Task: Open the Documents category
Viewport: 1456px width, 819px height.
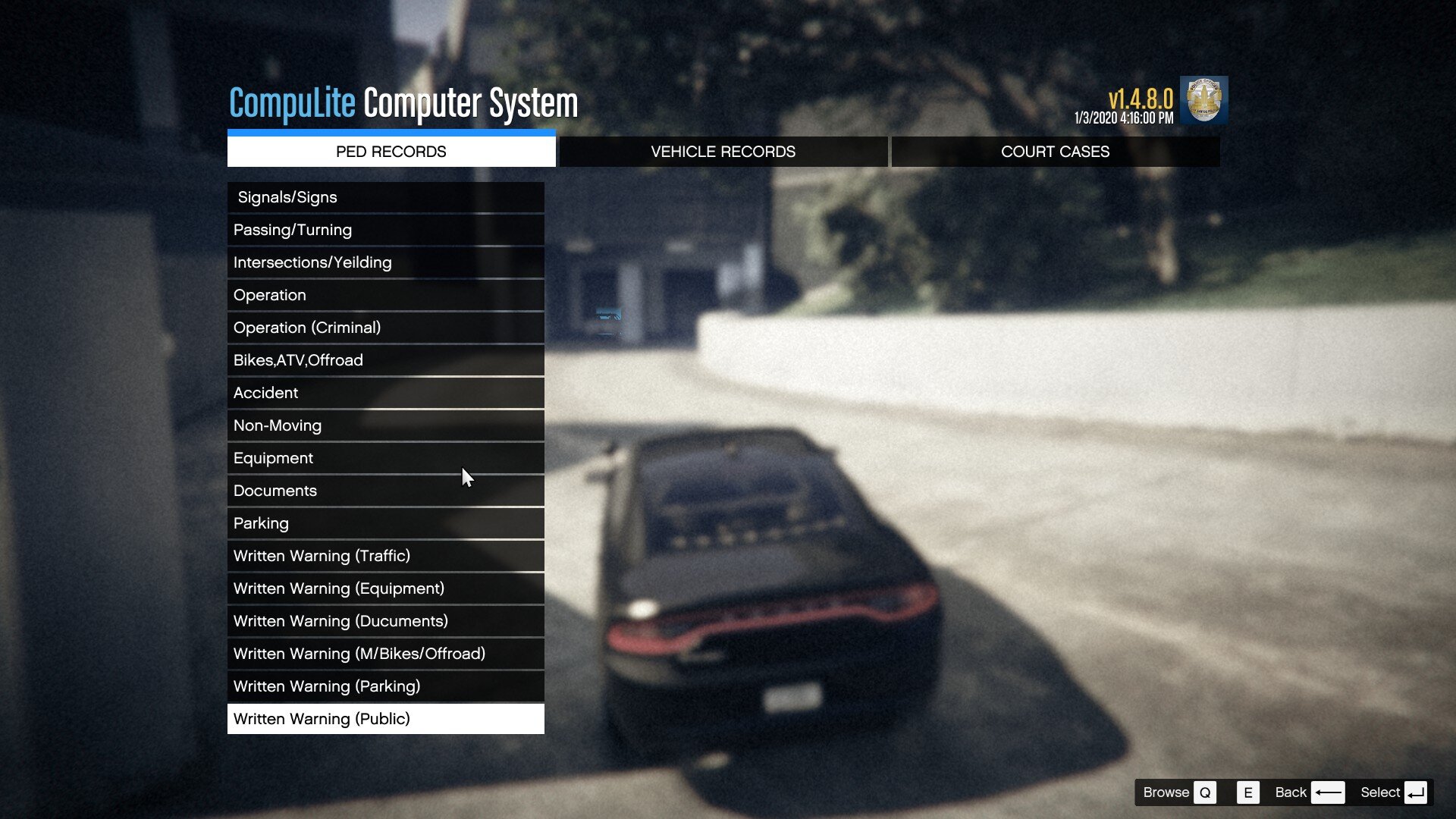Action: 385,491
